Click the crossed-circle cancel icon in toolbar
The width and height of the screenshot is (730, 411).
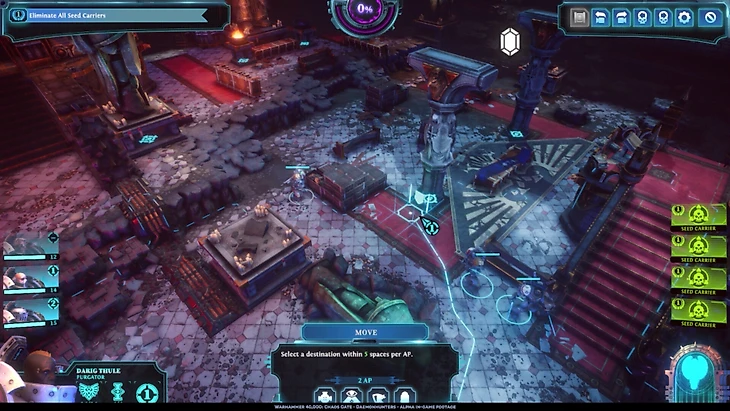(x=711, y=17)
